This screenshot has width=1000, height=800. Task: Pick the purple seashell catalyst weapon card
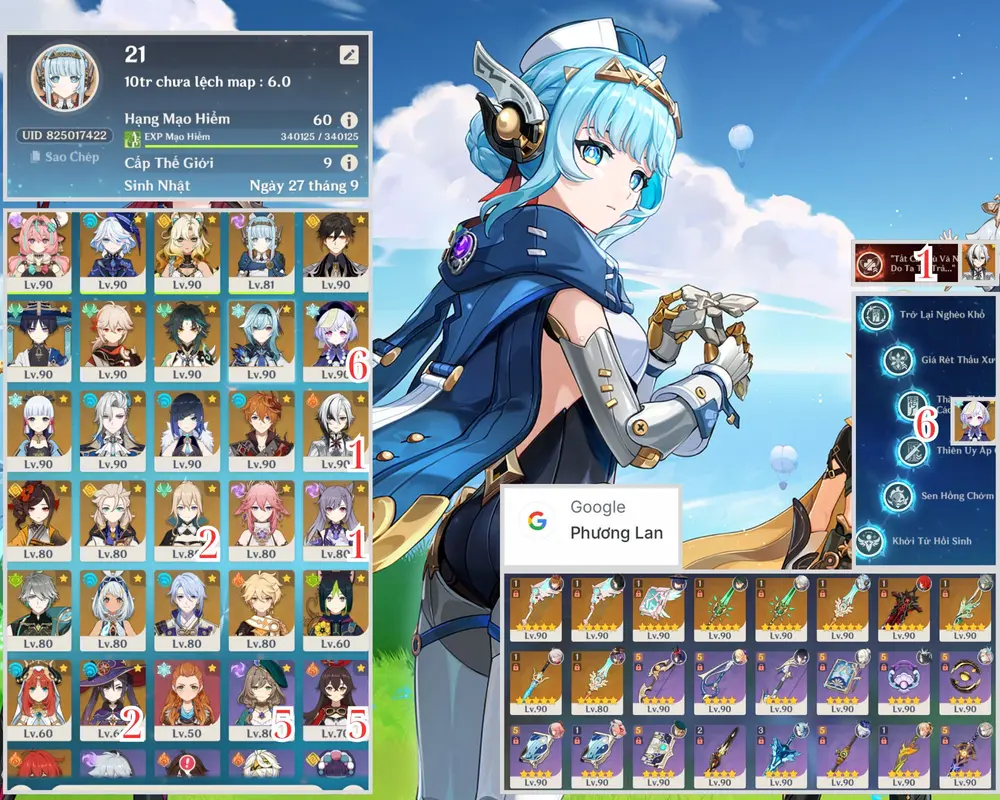tap(904, 678)
